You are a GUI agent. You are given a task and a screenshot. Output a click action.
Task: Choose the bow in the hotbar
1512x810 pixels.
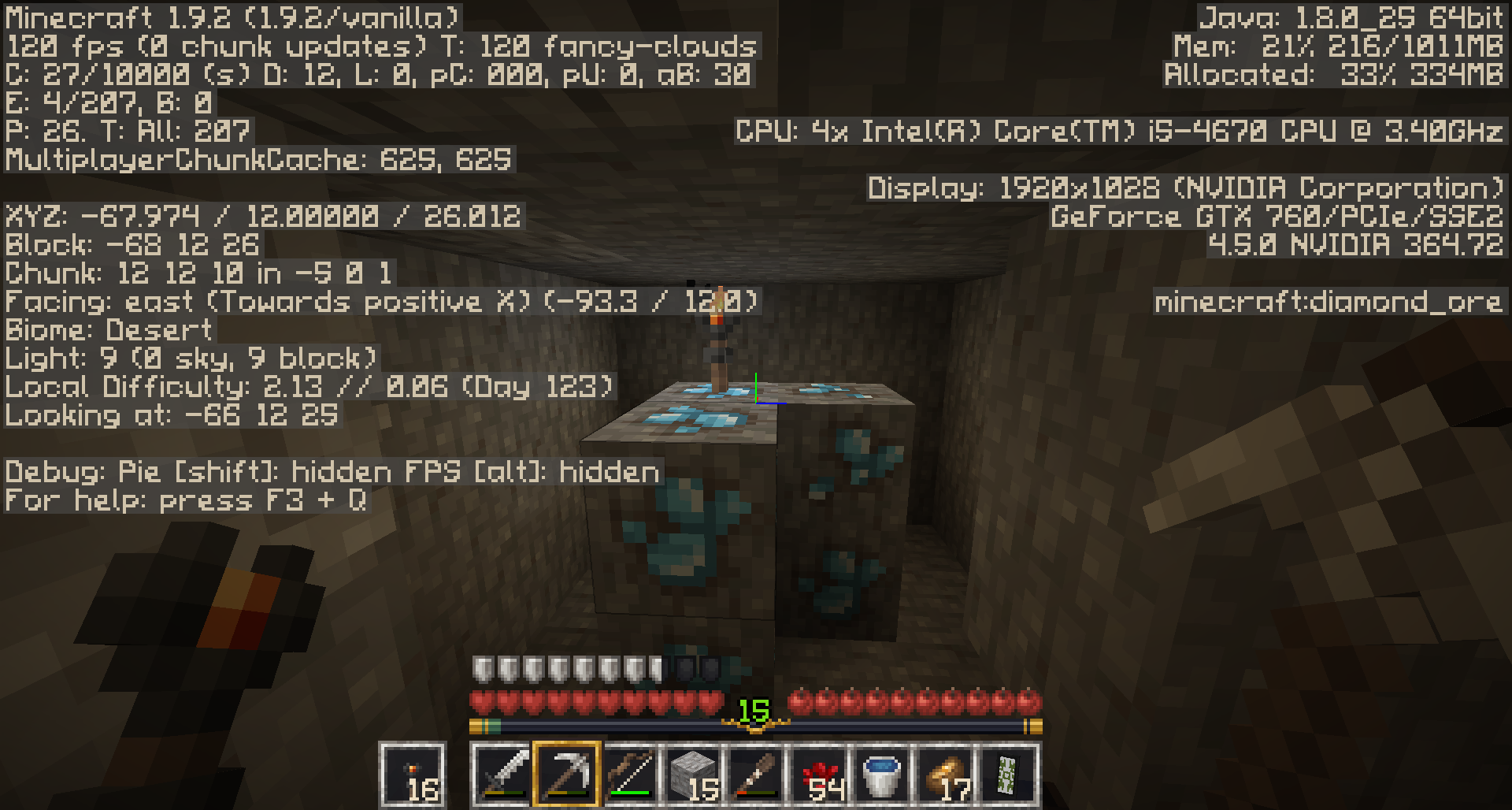click(x=630, y=774)
